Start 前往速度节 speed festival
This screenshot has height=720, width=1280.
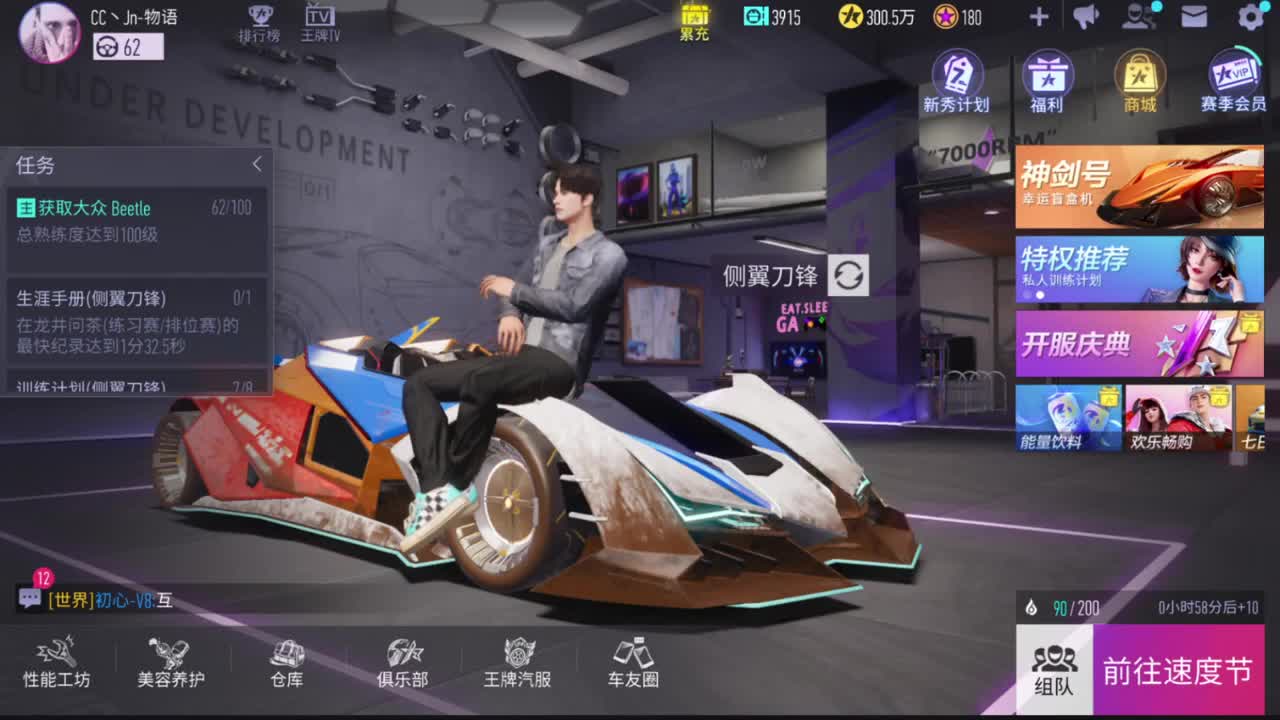point(1178,670)
